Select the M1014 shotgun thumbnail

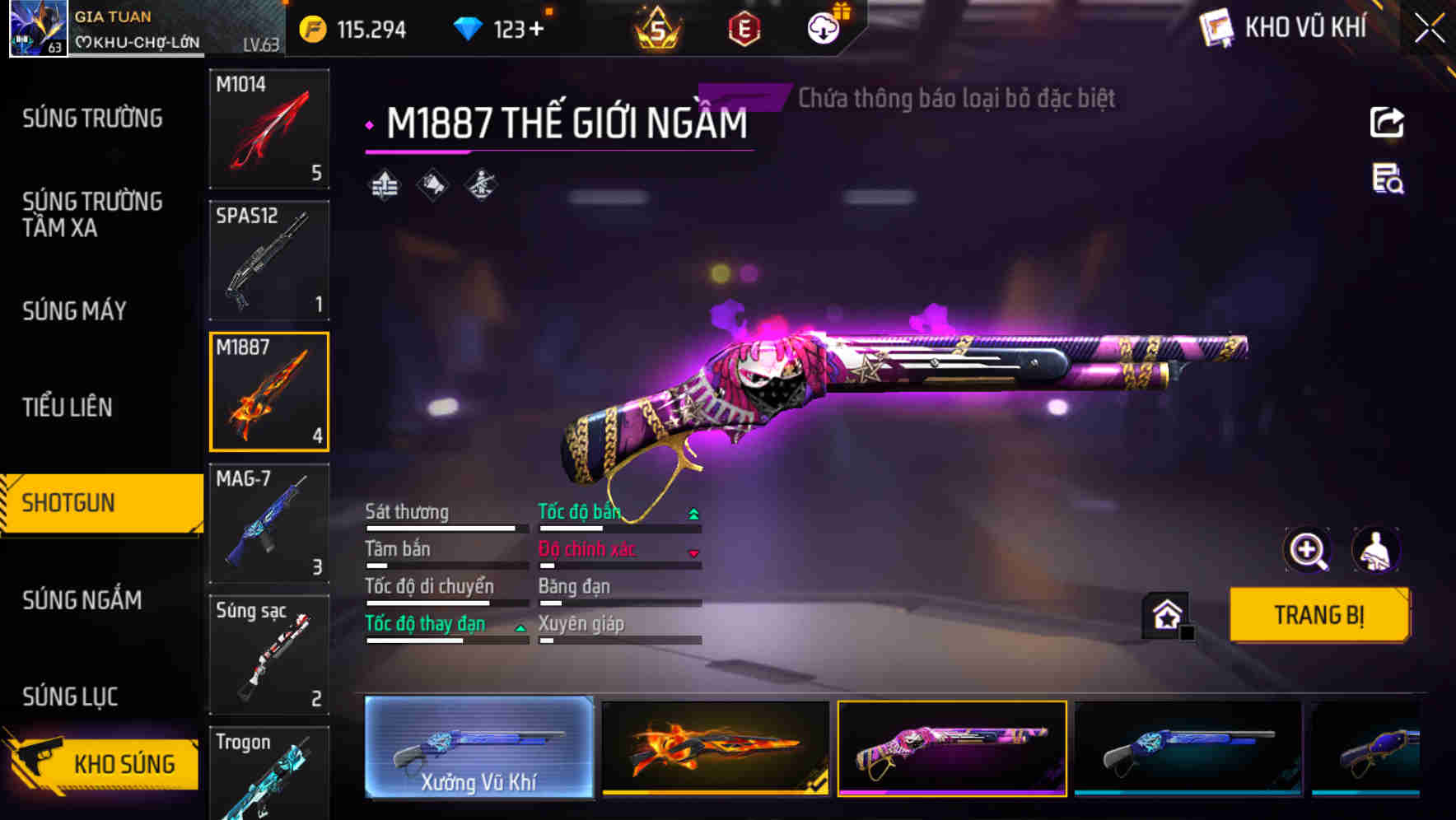pyautogui.click(x=268, y=129)
